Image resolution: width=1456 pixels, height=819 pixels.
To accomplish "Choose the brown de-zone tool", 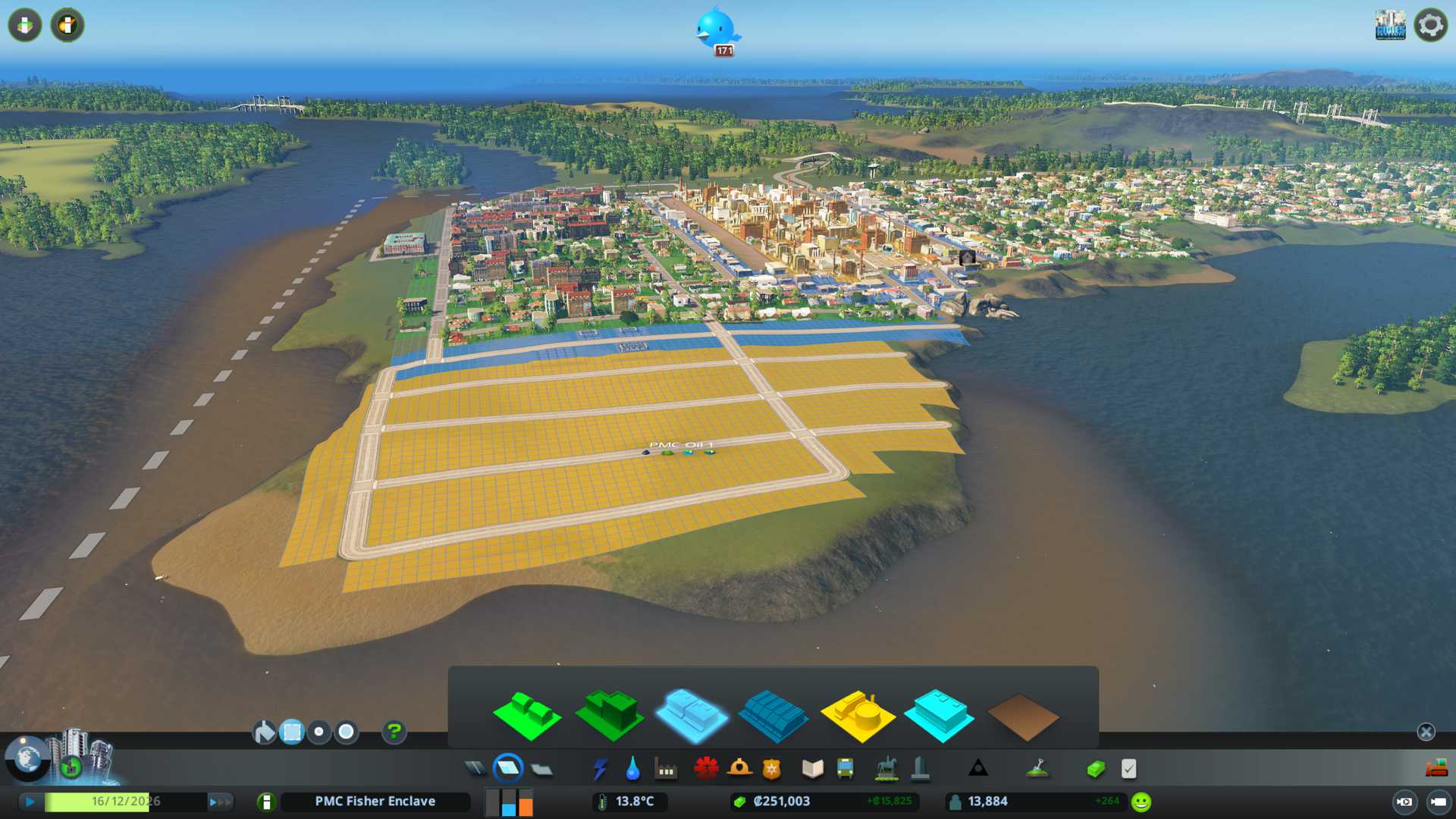I will click(x=1022, y=717).
